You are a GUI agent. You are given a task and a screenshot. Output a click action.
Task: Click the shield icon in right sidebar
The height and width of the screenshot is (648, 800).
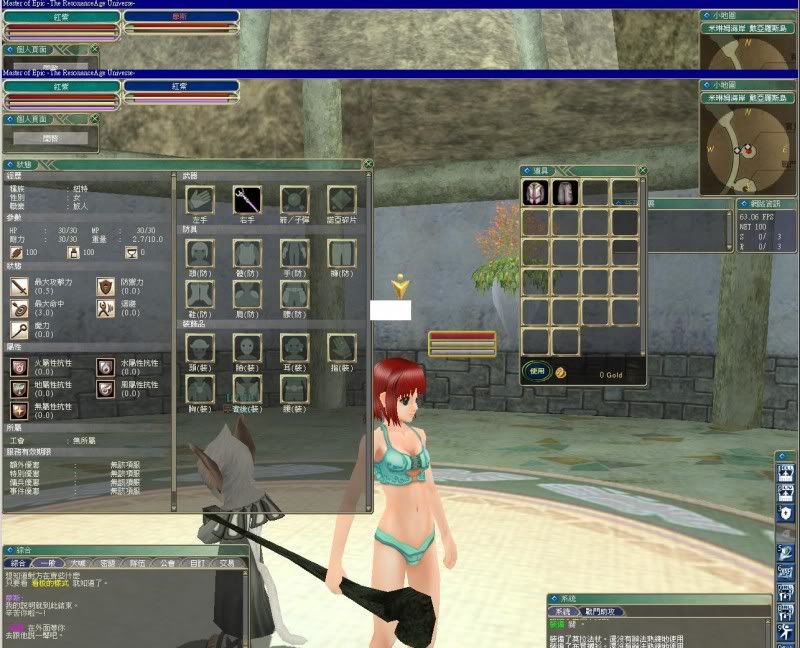tap(786, 513)
